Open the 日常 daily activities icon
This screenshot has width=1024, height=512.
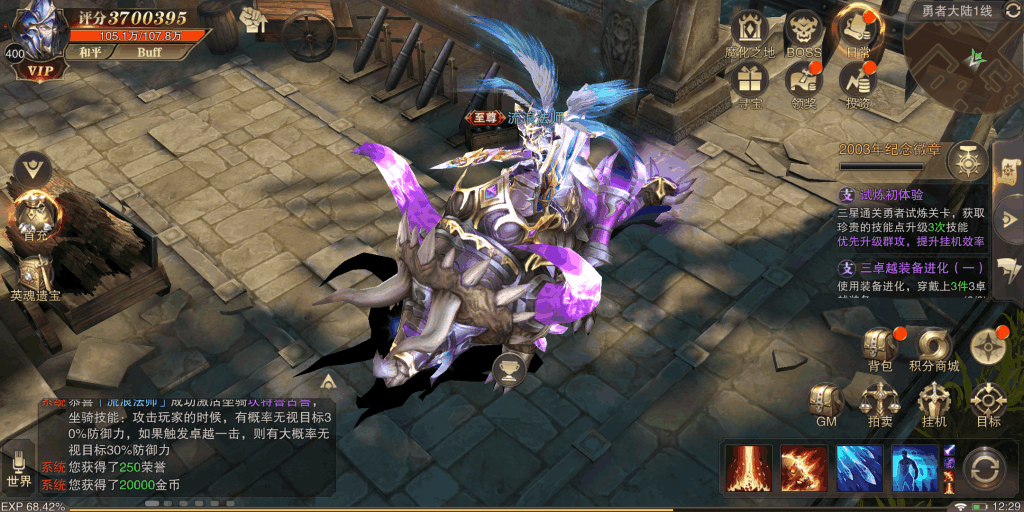(x=858, y=31)
